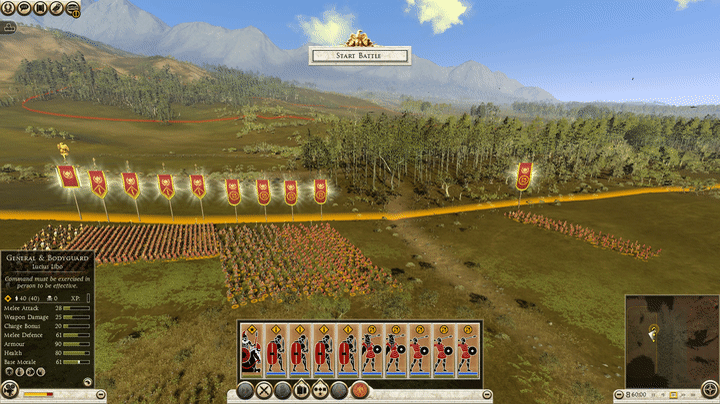Click the feather quill icon in top bar
This screenshot has height=404, width=720.
(56, 8)
